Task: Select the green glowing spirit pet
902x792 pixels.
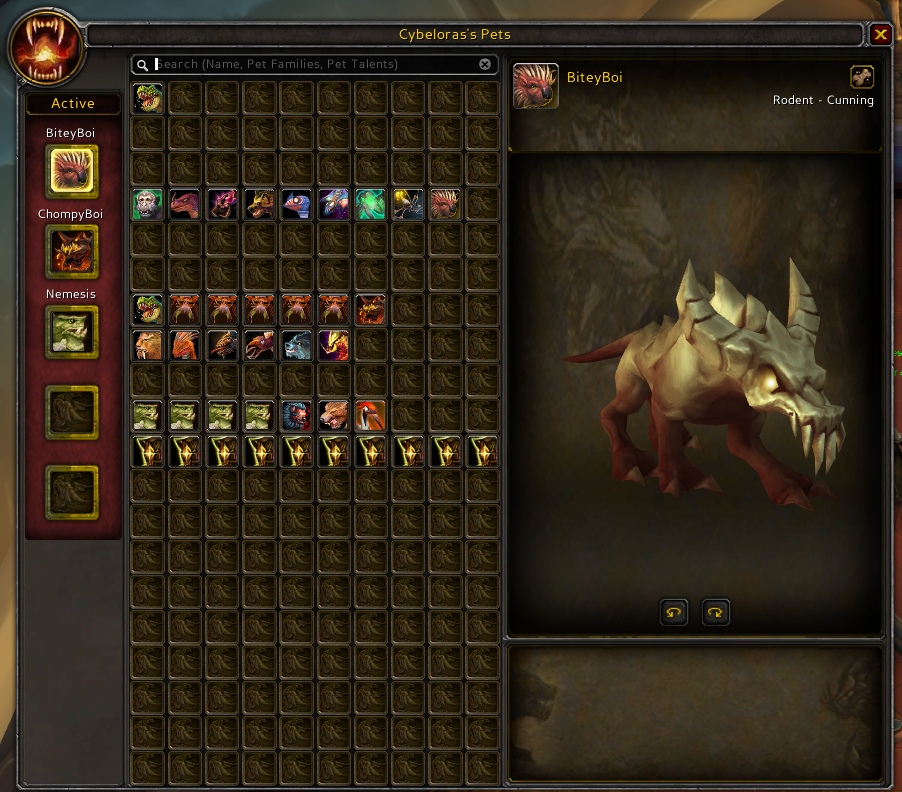Action: 370,204
